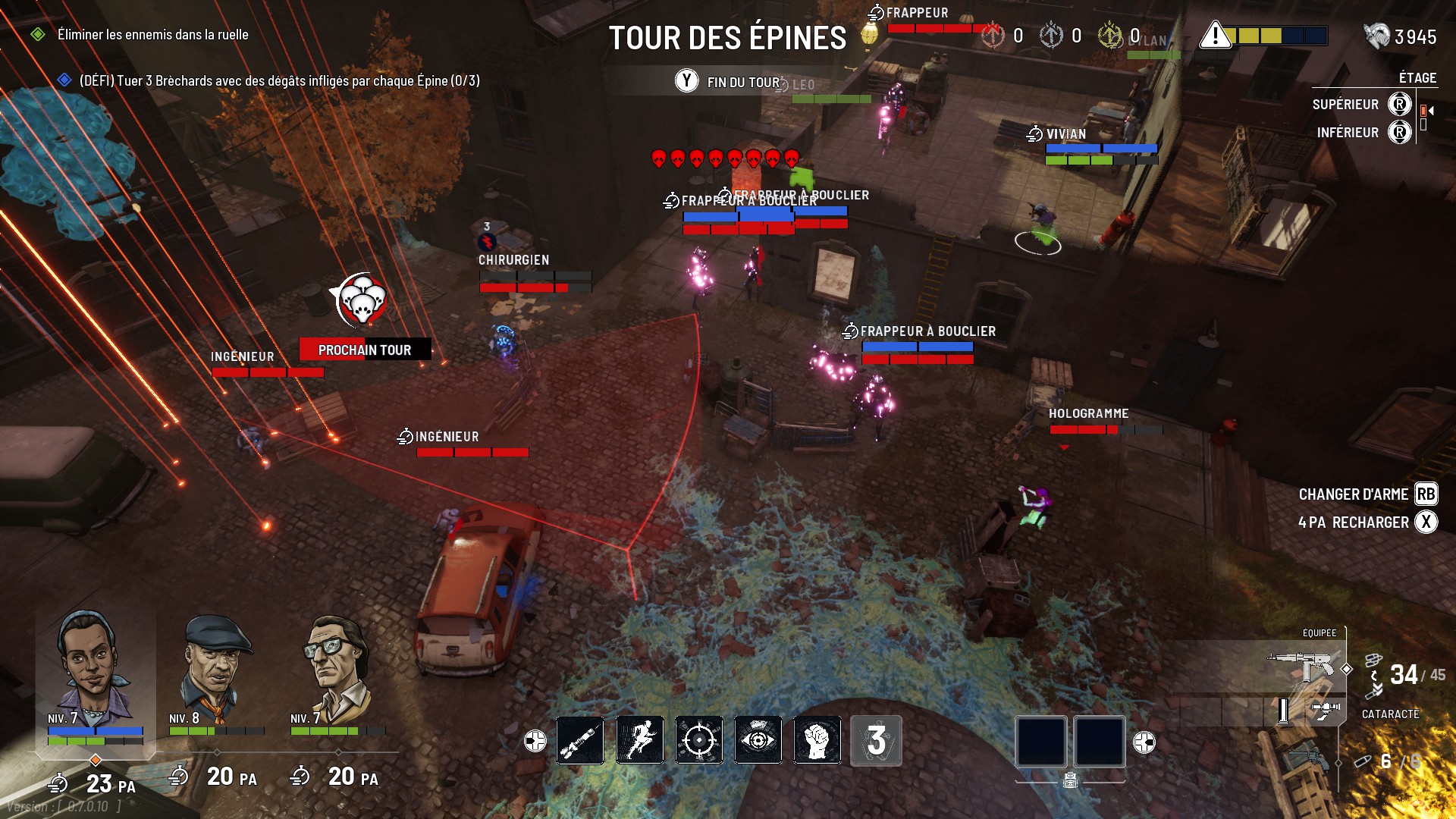Click the ability on cooldown showing 3
This screenshot has width=1456, height=819.
[x=876, y=740]
